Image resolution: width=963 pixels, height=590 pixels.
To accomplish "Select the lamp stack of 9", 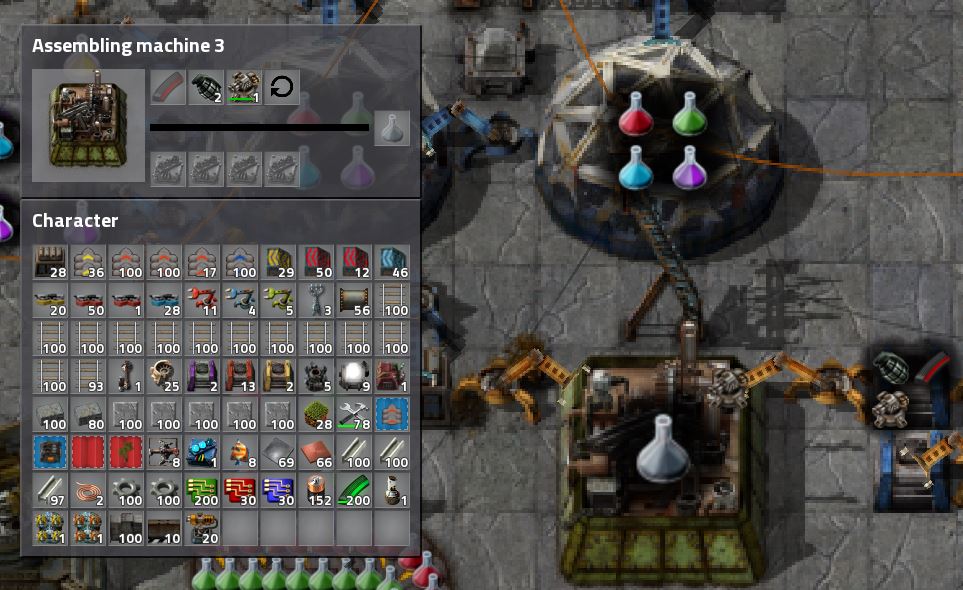I will tap(355, 376).
